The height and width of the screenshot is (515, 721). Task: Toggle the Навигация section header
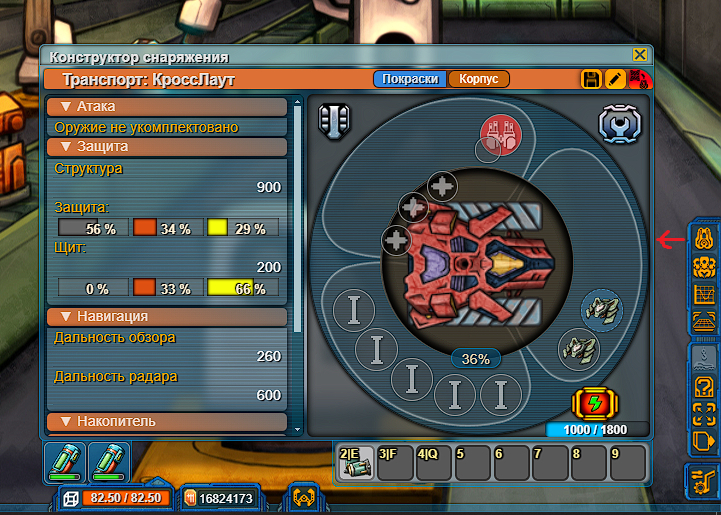[x=167, y=316]
